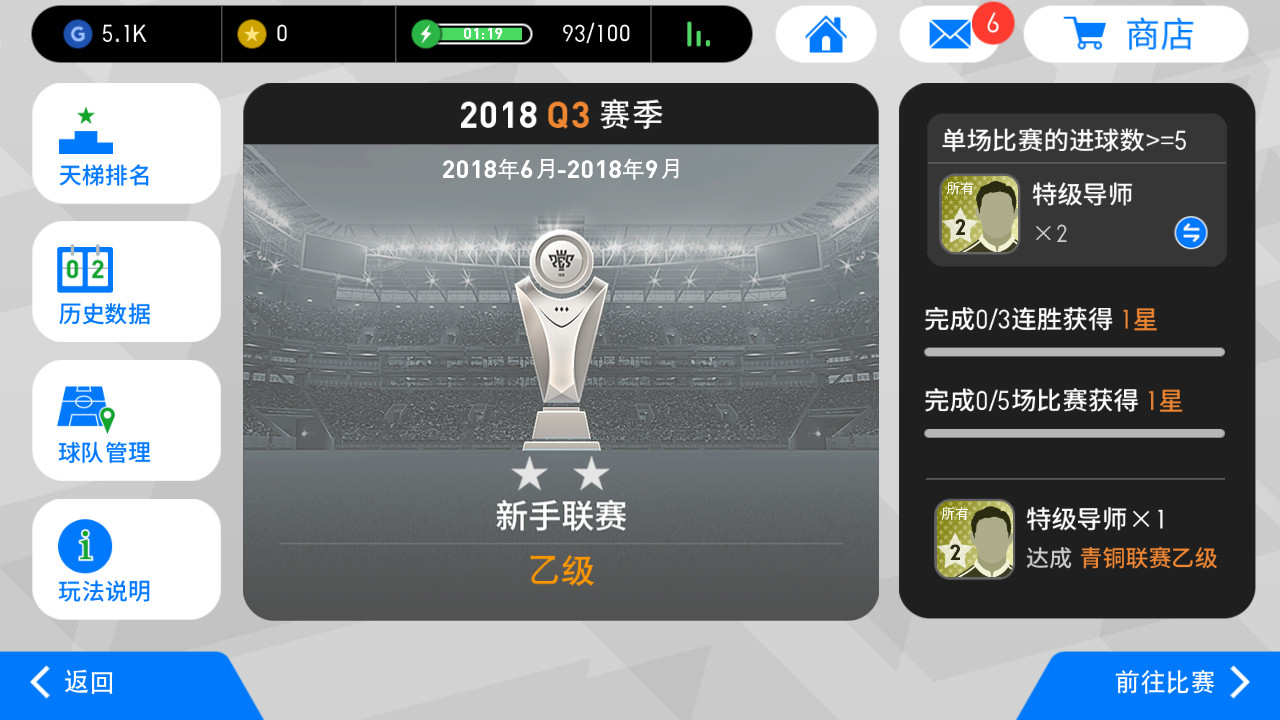1280x720 pixels.
Task: Open the 商店 shop with the cart icon
Action: point(1136,34)
